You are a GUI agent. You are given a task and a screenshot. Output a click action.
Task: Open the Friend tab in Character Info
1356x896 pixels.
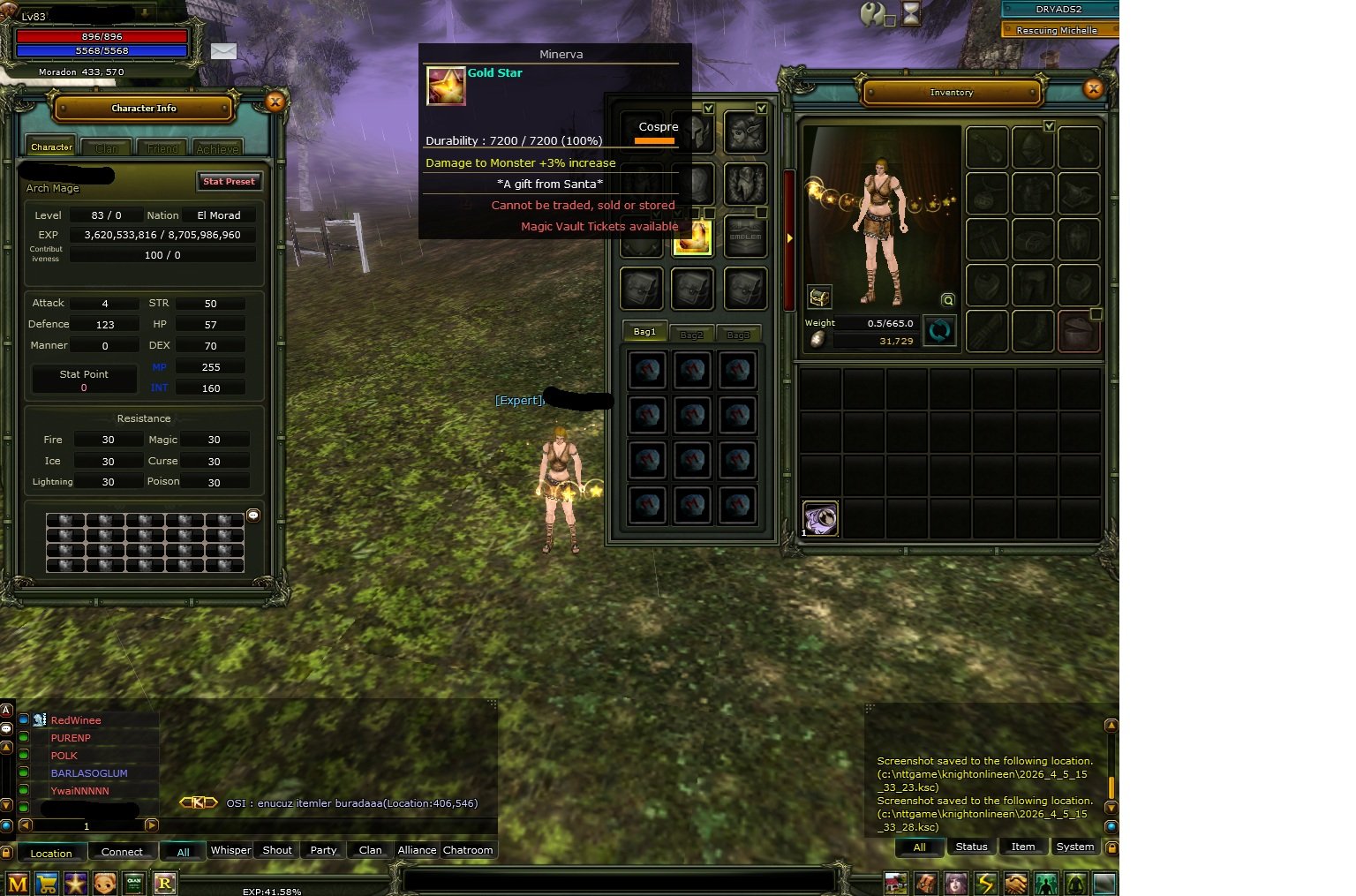pos(161,147)
